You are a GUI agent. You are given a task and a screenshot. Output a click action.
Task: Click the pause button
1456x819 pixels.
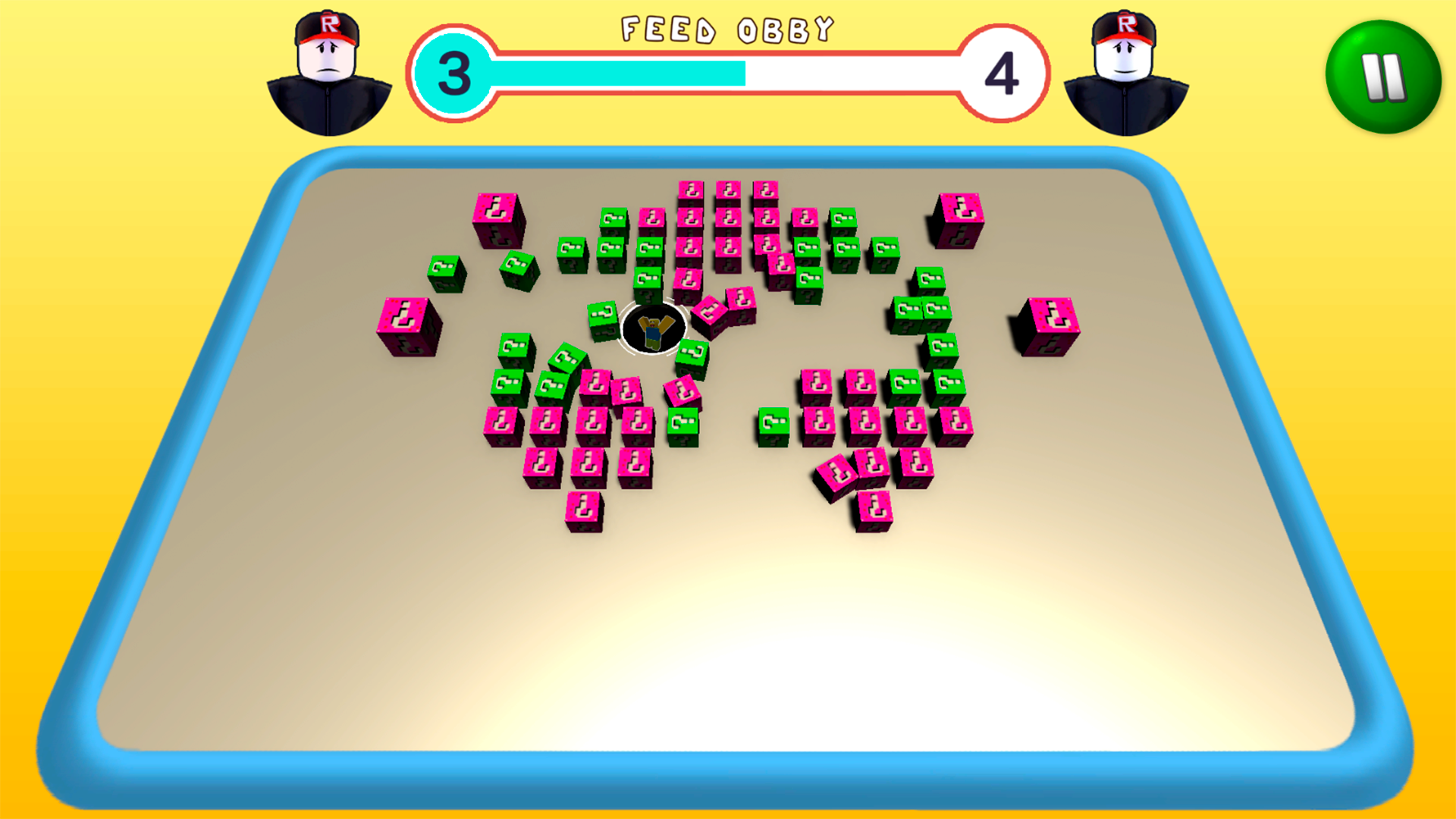(1382, 73)
